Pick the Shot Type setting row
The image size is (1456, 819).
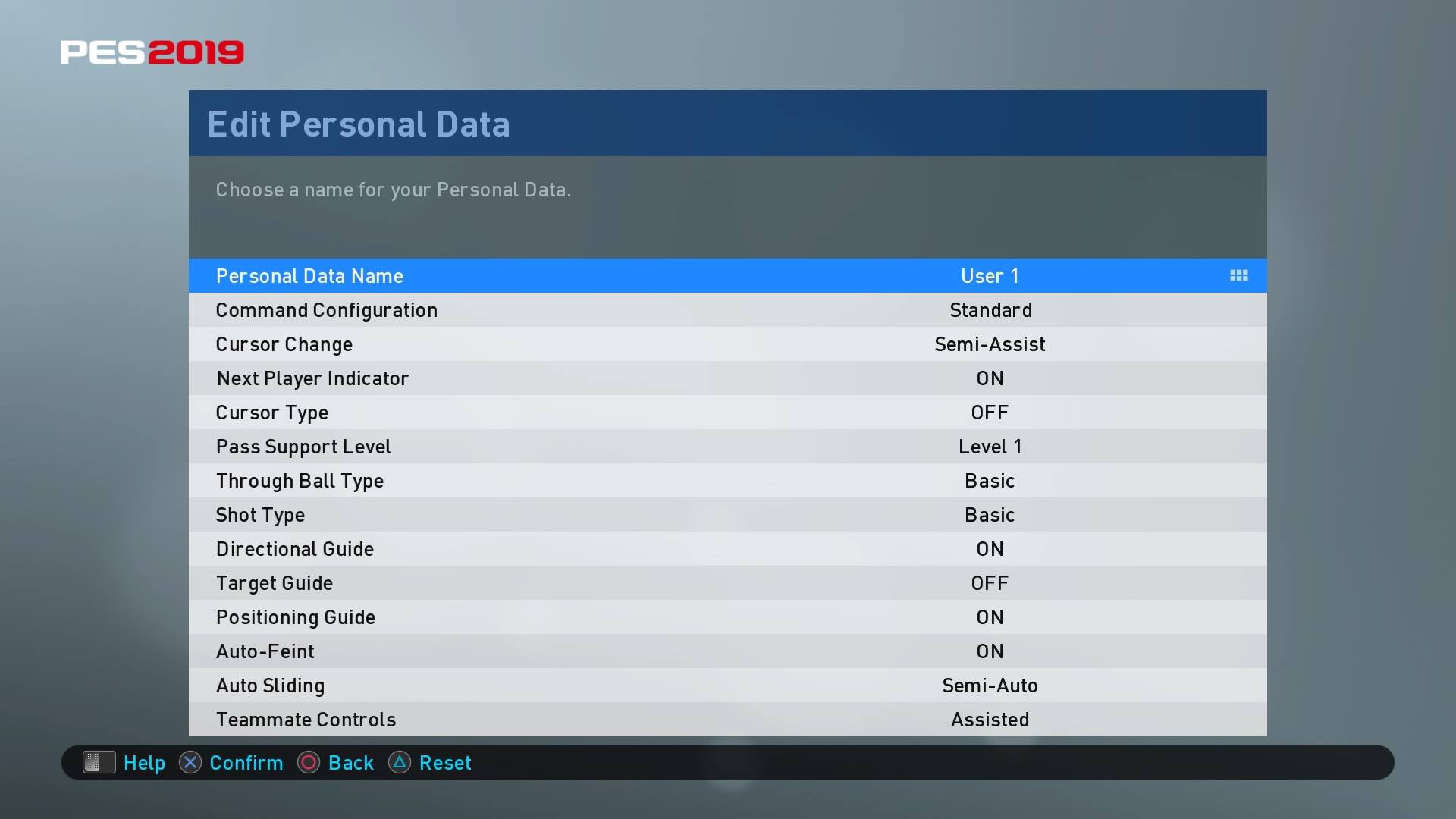click(x=726, y=515)
